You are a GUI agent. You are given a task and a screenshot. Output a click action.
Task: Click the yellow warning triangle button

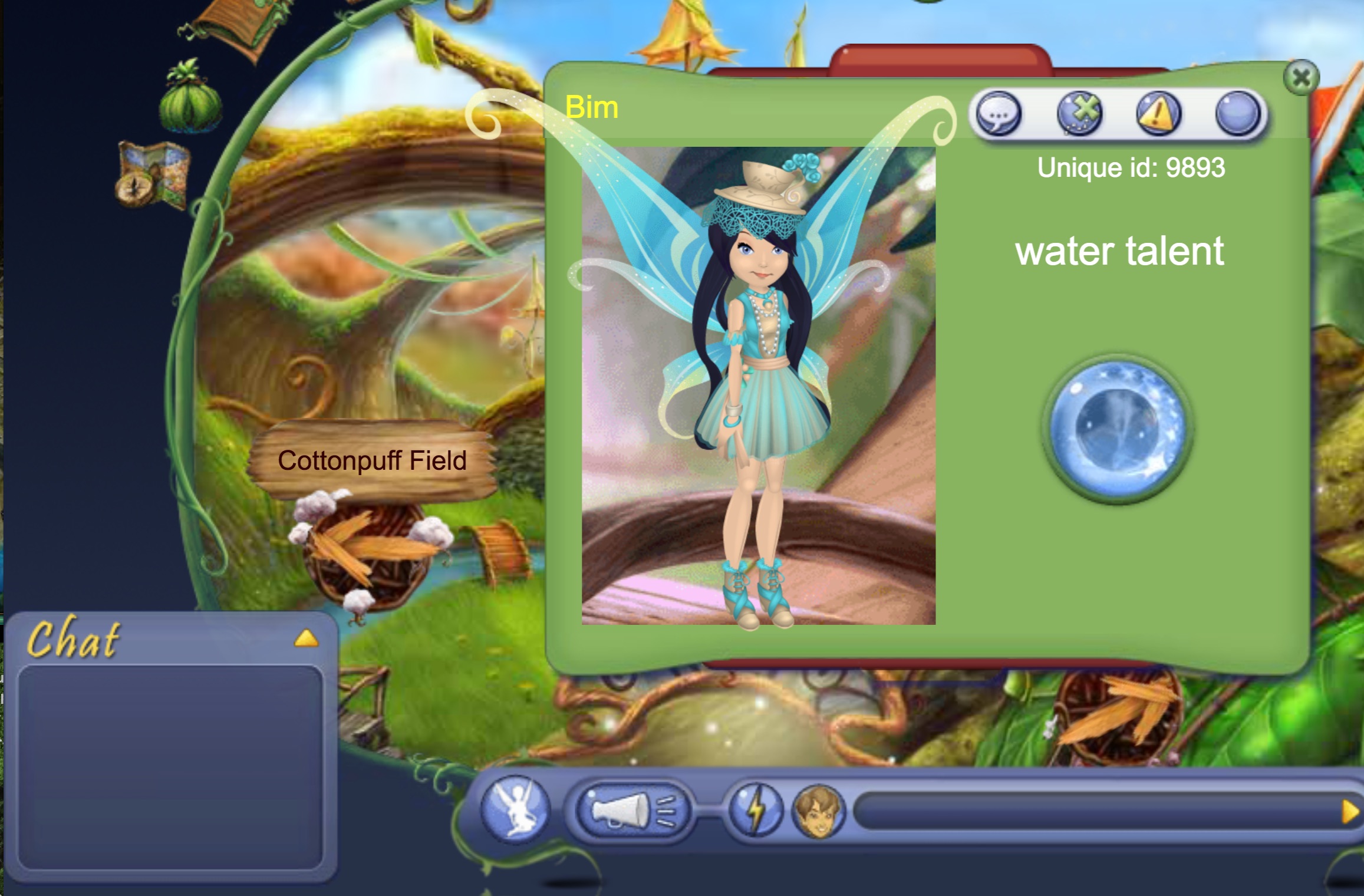pyautogui.click(x=1158, y=113)
